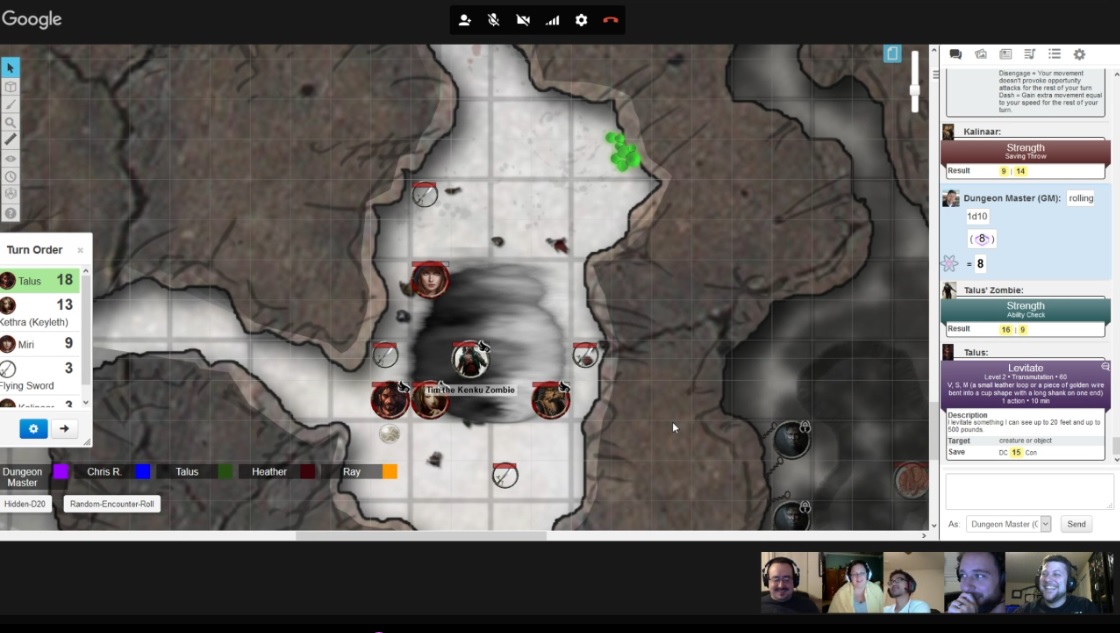Advance to next turn with arrow button
Viewport: 1120px width, 633px height.
(64, 429)
